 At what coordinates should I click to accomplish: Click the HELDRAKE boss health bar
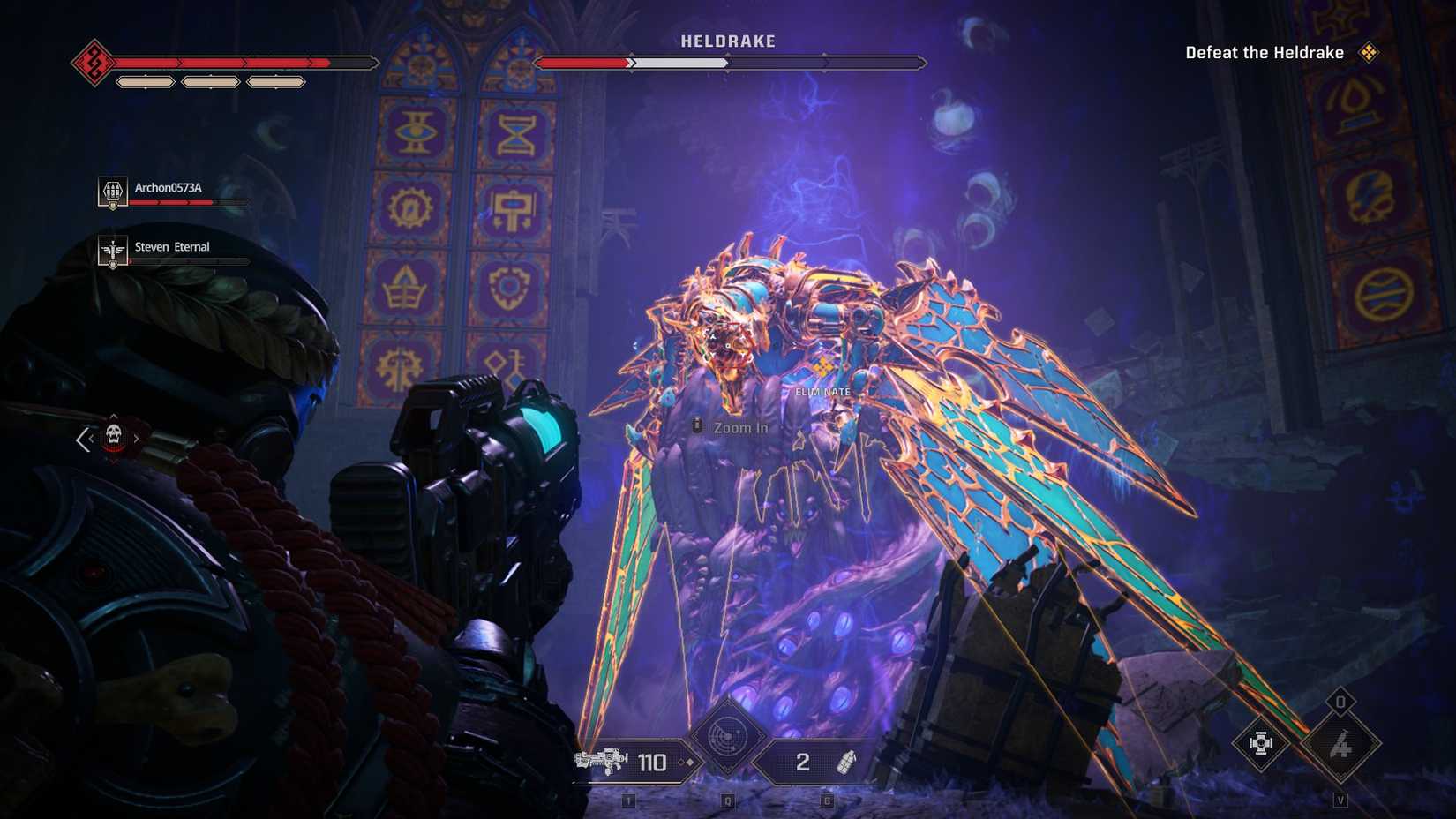click(x=726, y=63)
